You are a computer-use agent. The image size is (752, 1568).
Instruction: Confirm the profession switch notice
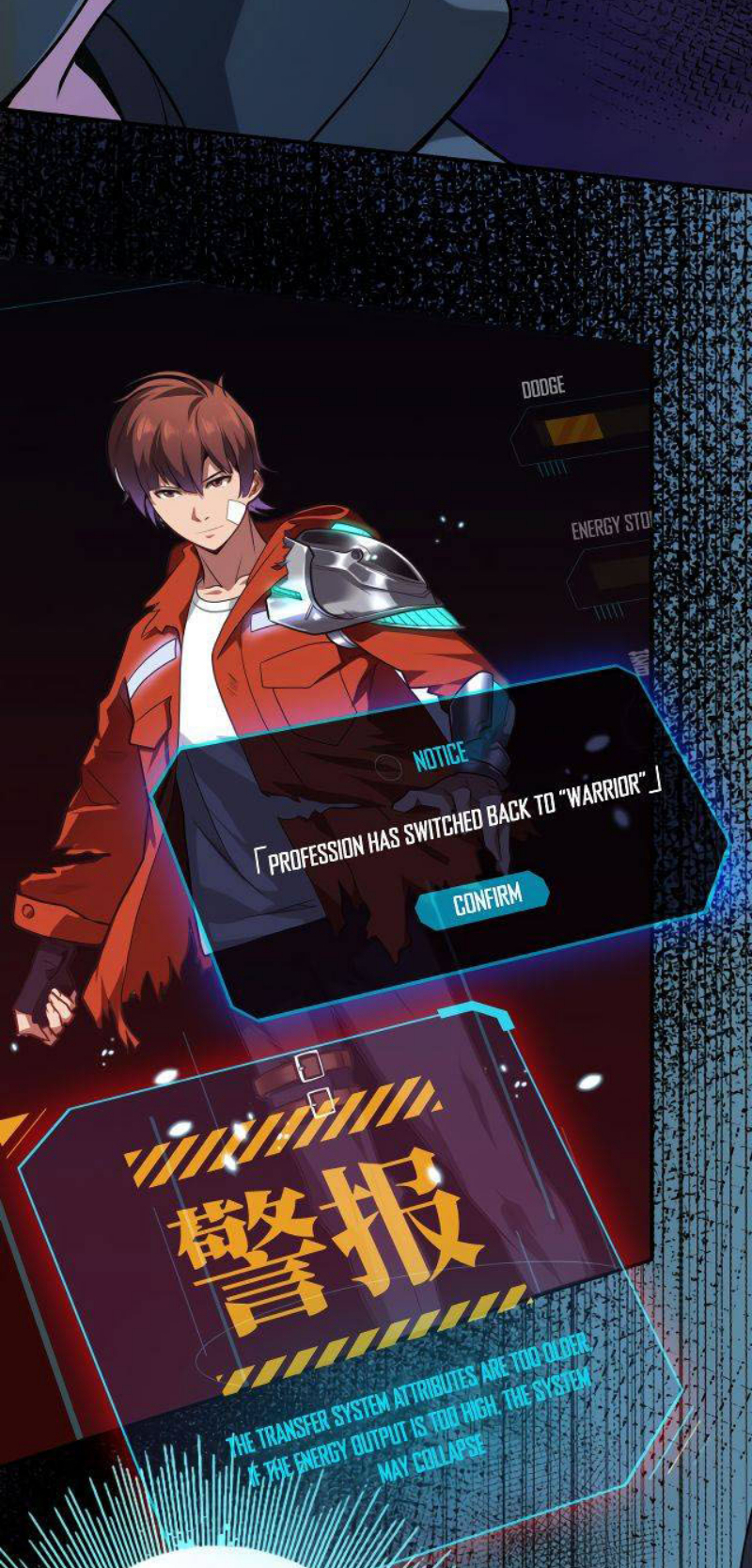[x=485, y=900]
